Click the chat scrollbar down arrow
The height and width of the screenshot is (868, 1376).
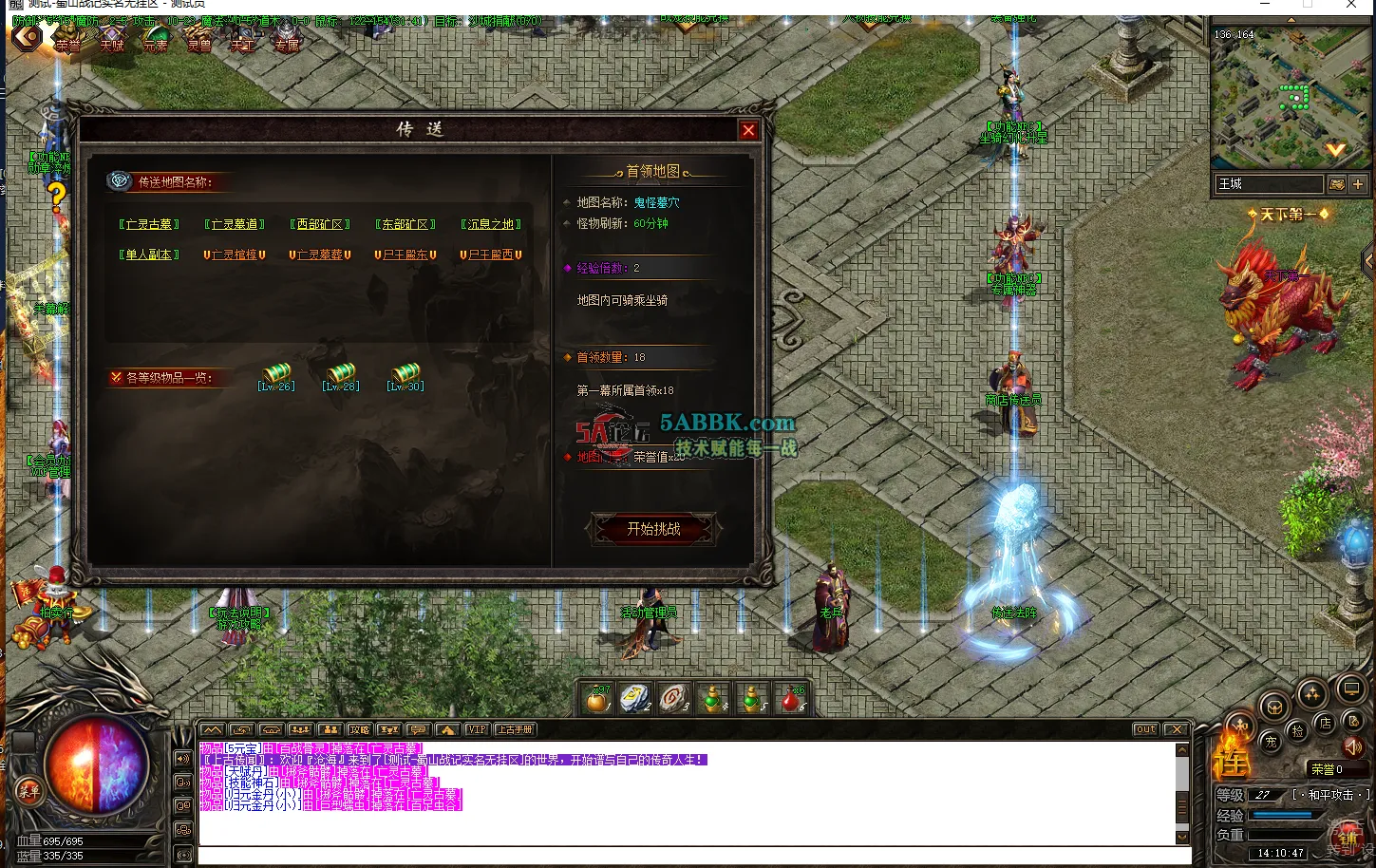(x=1182, y=837)
